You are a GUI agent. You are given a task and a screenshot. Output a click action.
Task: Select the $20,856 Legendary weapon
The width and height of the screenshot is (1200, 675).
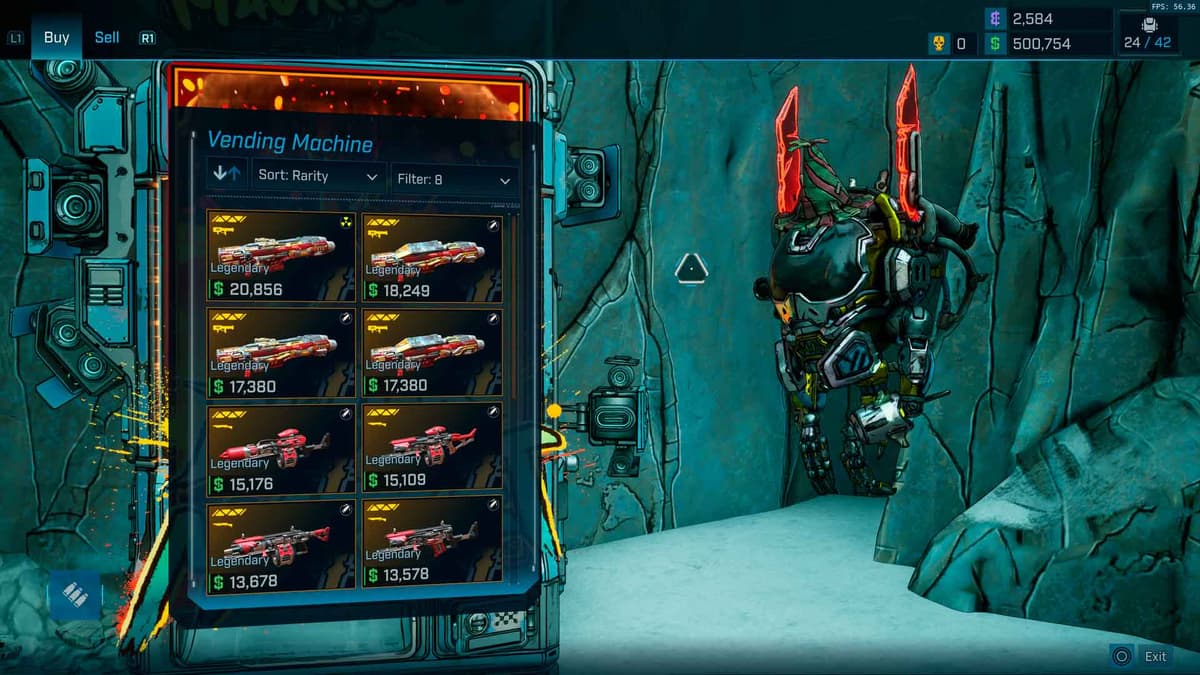coord(281,256)
